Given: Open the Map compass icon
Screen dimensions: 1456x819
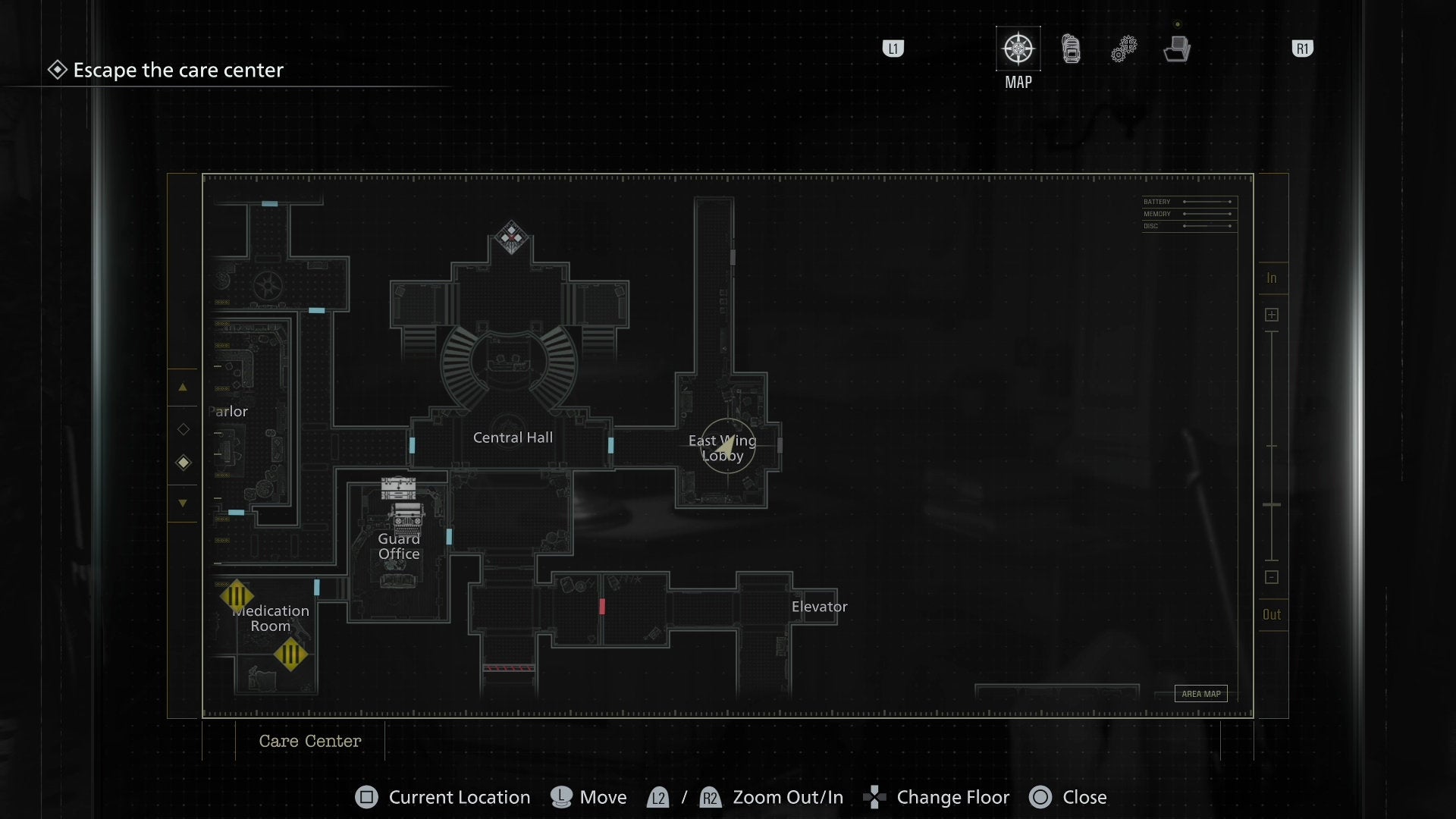Looking at the screenshot, I should click(x=1017, y=48).
